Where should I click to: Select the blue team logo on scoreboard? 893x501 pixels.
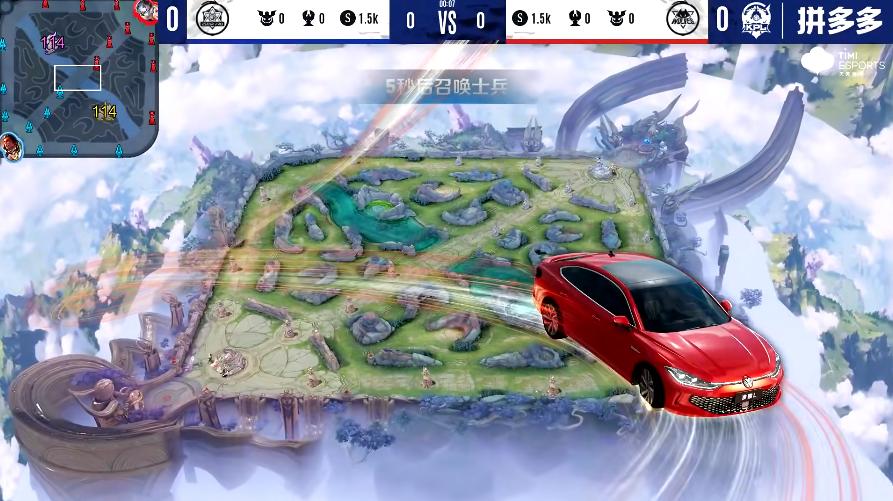point(213,19)
